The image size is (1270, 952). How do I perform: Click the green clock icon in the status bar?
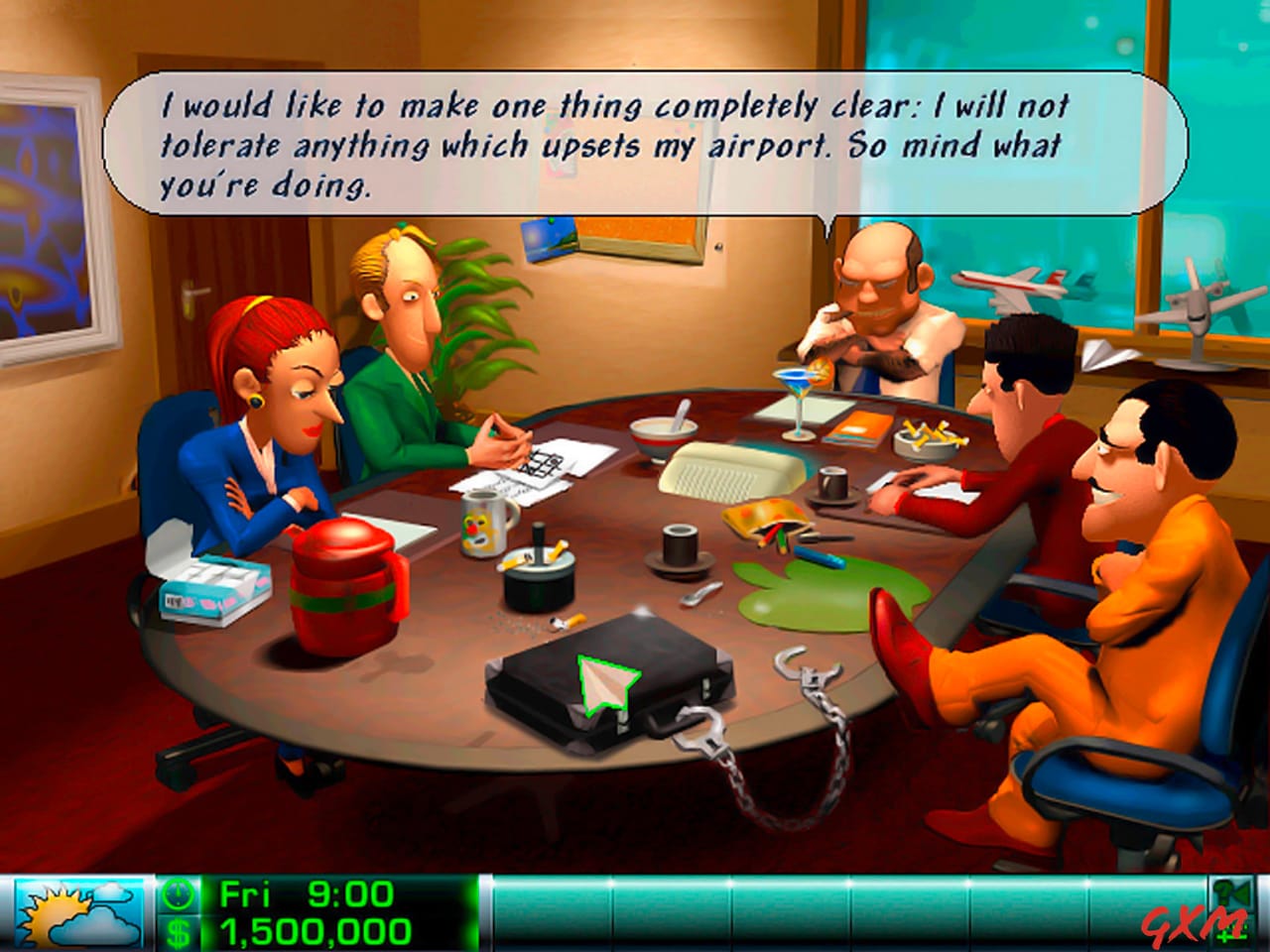click(179, 892)
